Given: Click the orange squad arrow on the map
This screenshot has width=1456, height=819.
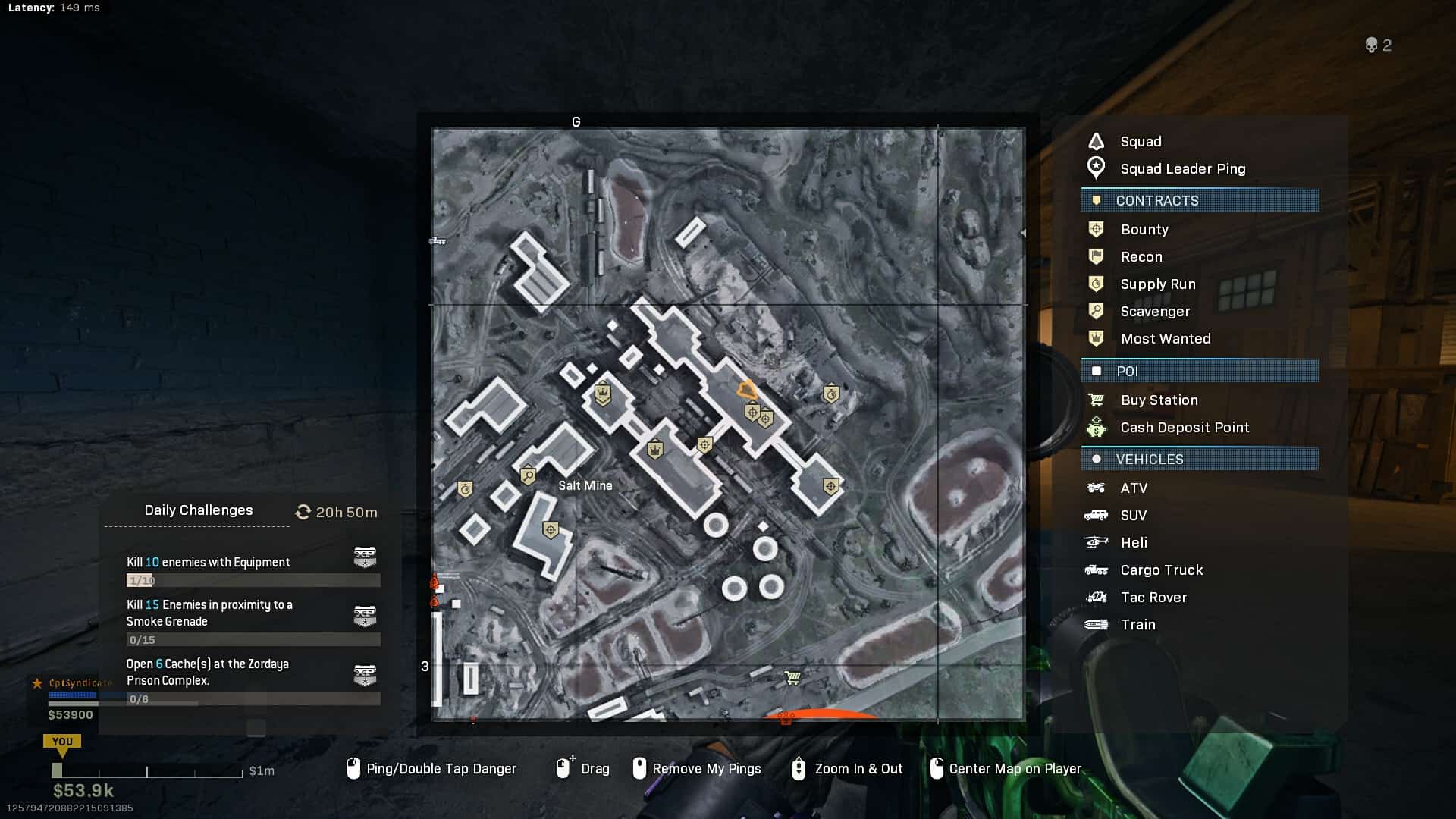Looking at the screenshot, I should (747, 391).
